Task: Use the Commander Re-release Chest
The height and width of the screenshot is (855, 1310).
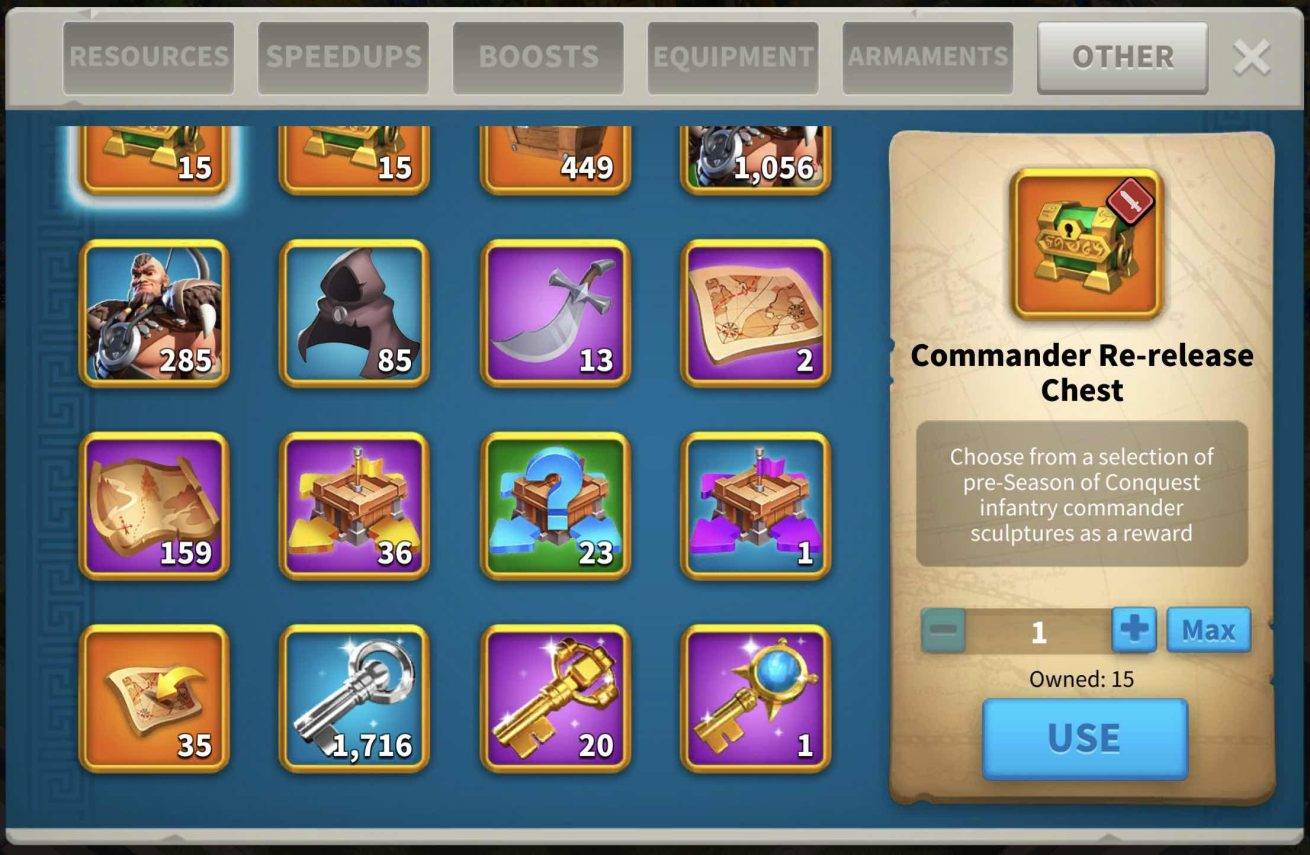Action: coord(1084,738)
